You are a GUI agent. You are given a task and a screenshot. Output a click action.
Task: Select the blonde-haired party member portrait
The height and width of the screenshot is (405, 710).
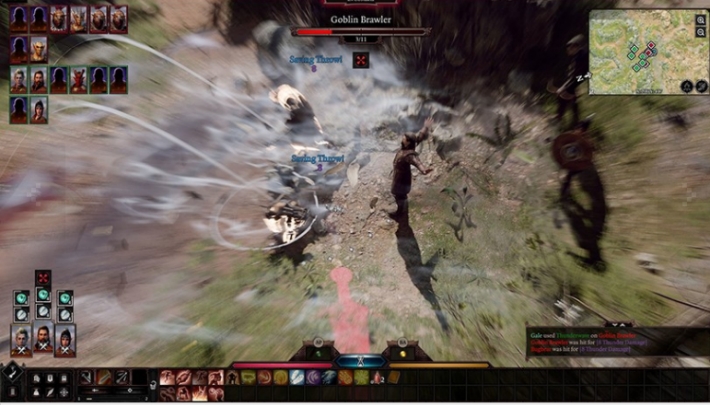pos(21,340)
